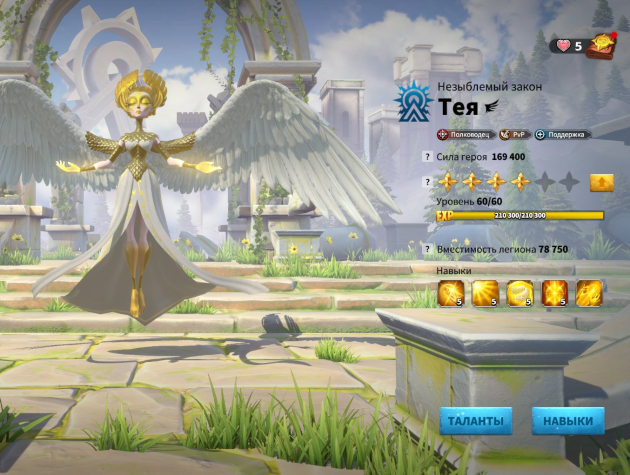630x475 pixels.
Task: Open the treasure book with red notification
Action: click(x=602, y=44)
